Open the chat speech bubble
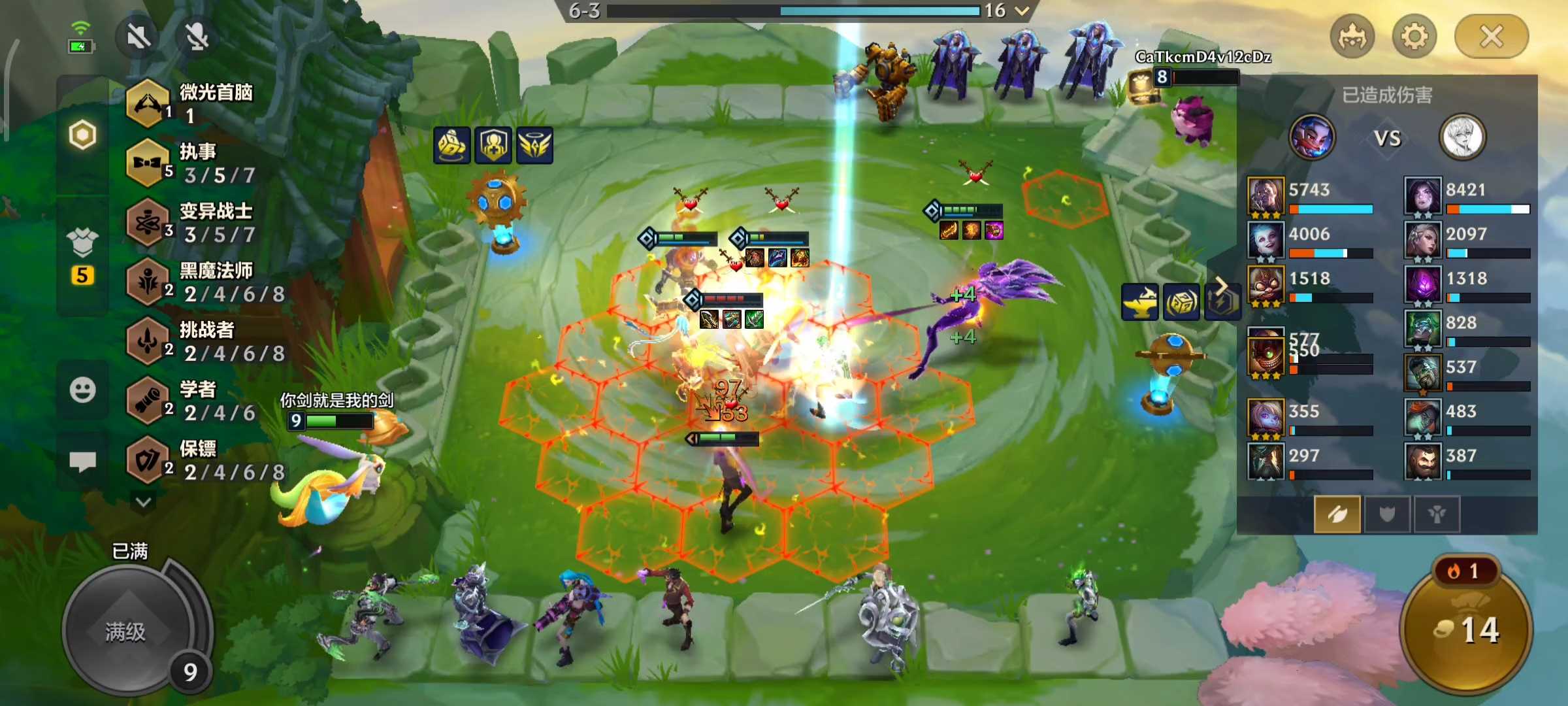Viewport: 1568px width, 706px height. tap(83, 462)
